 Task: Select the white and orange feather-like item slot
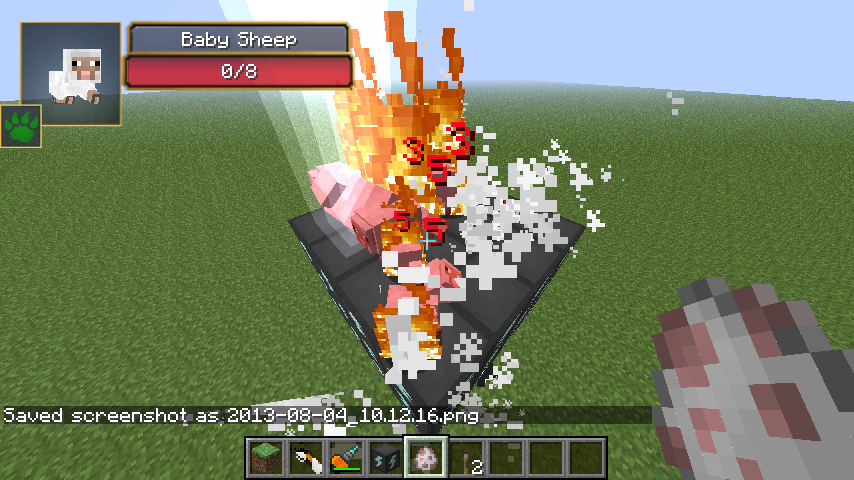point(305,457)
